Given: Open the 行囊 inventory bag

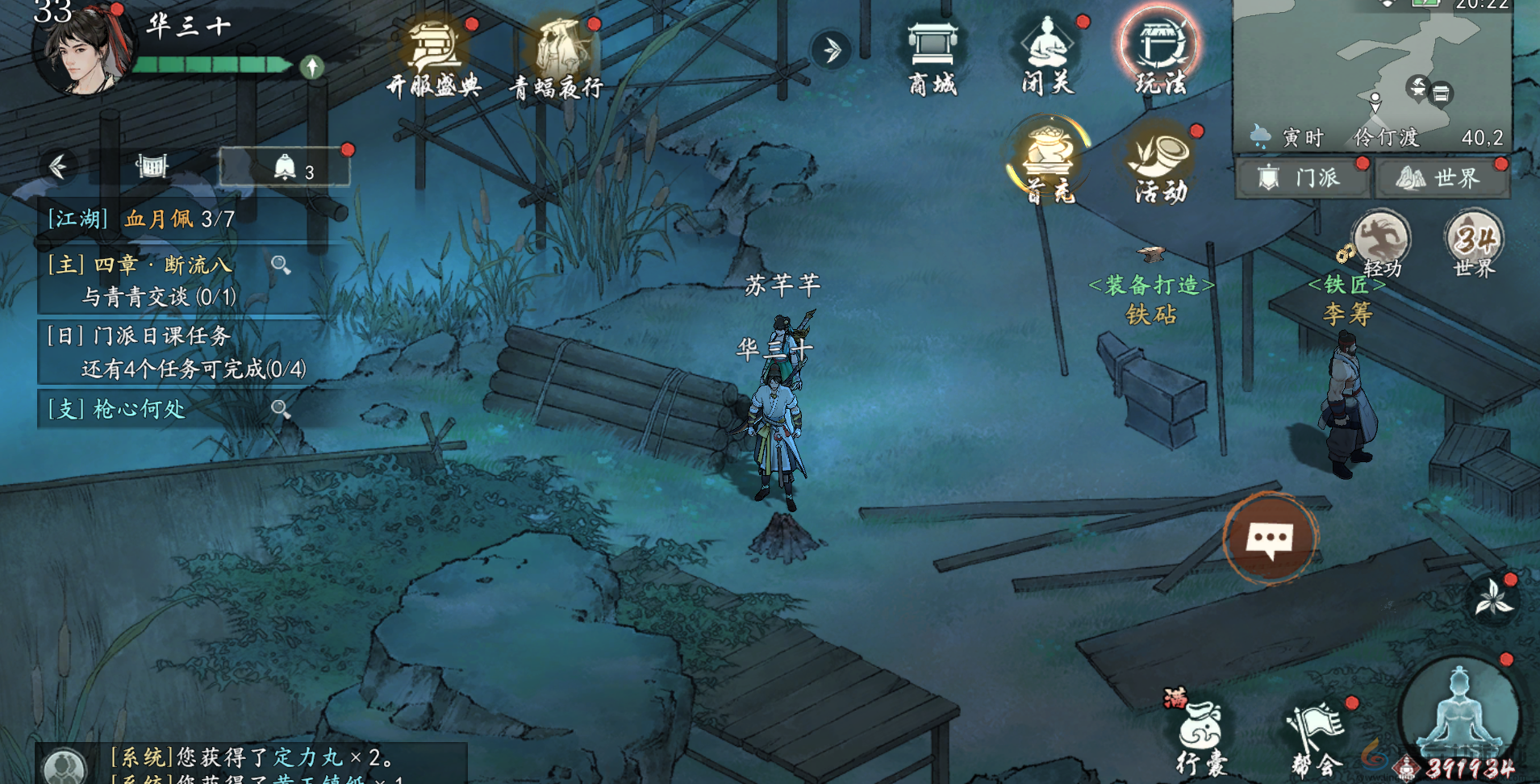Looking at the screenshot, I should 1201,734.
